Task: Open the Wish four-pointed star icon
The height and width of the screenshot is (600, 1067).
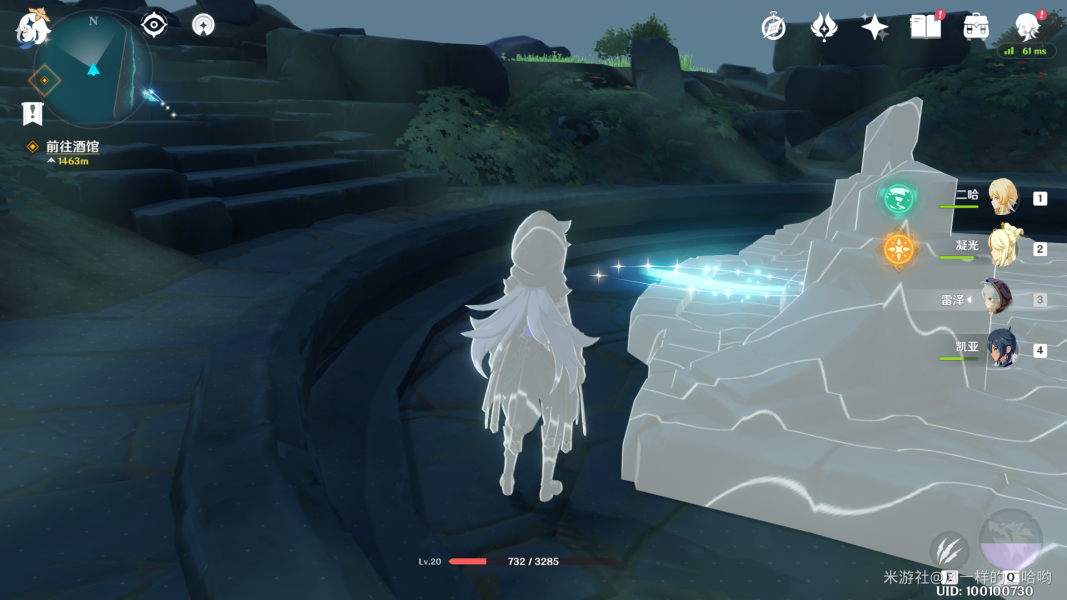Action: click(874, 27)
